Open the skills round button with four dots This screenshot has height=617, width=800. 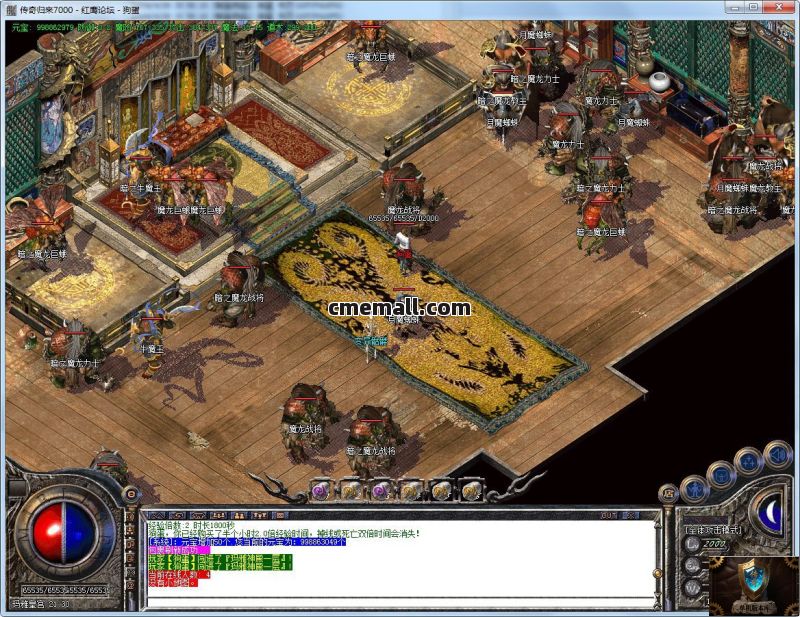coord(748,461)
